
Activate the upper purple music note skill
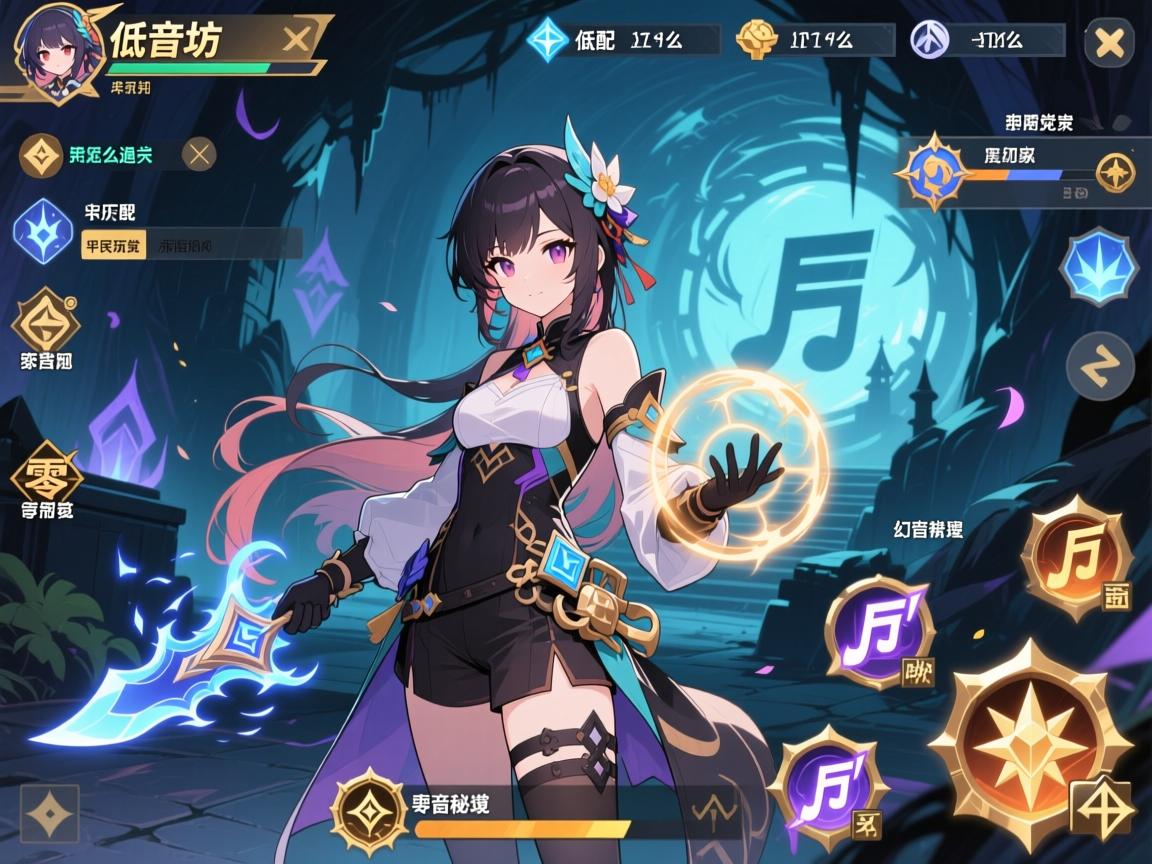(x=878, y=632)
